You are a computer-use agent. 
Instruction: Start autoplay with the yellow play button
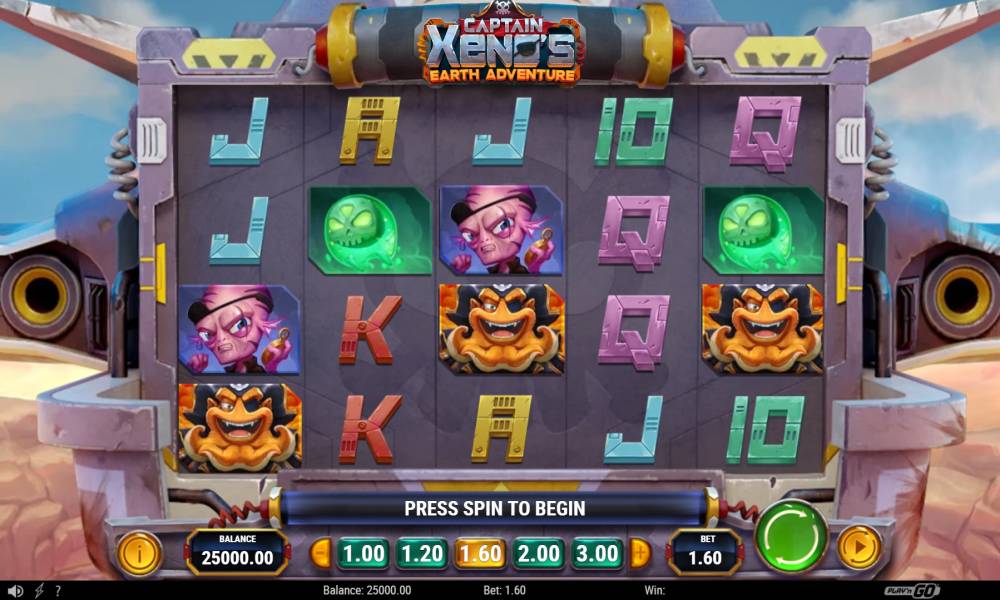pyautogui.click(x=858, y=547)
